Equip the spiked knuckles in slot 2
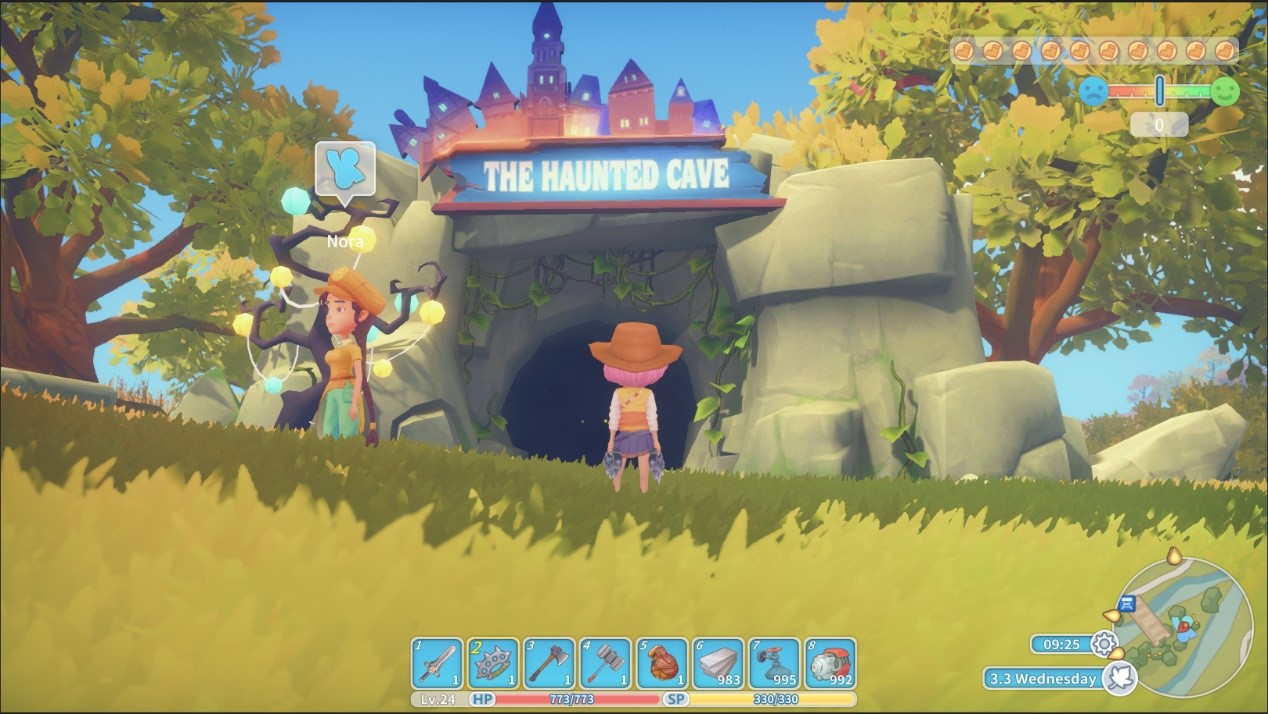1268x714 pixels. pyautogui.click(x=494, y=663)
